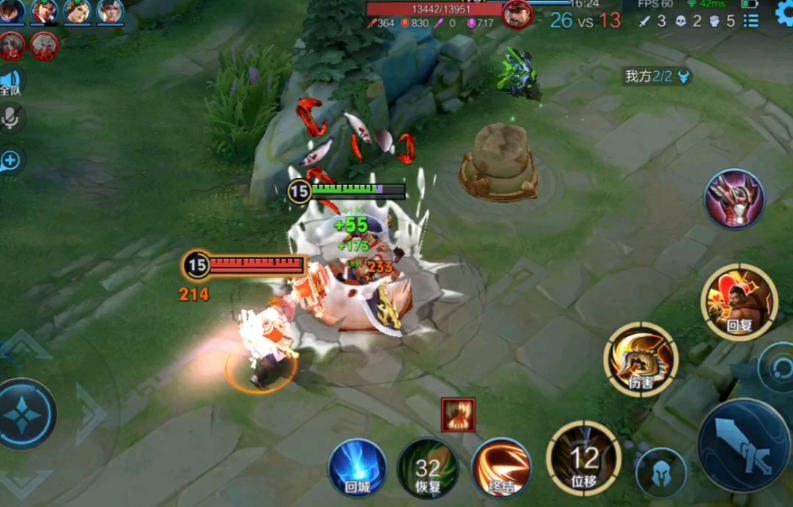The image size is (793, 507).
Task: Activate the red armor equipment skill
Action: (x=735, y=199)
